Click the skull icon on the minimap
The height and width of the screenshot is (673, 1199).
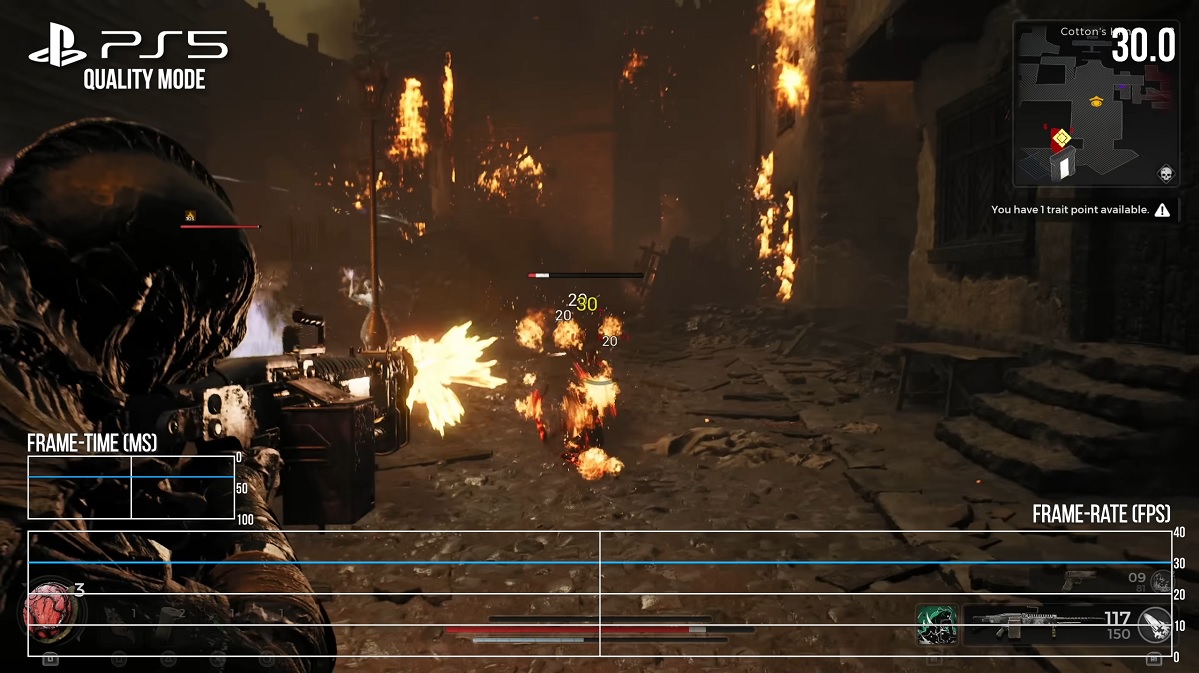tap(1164, 175)
